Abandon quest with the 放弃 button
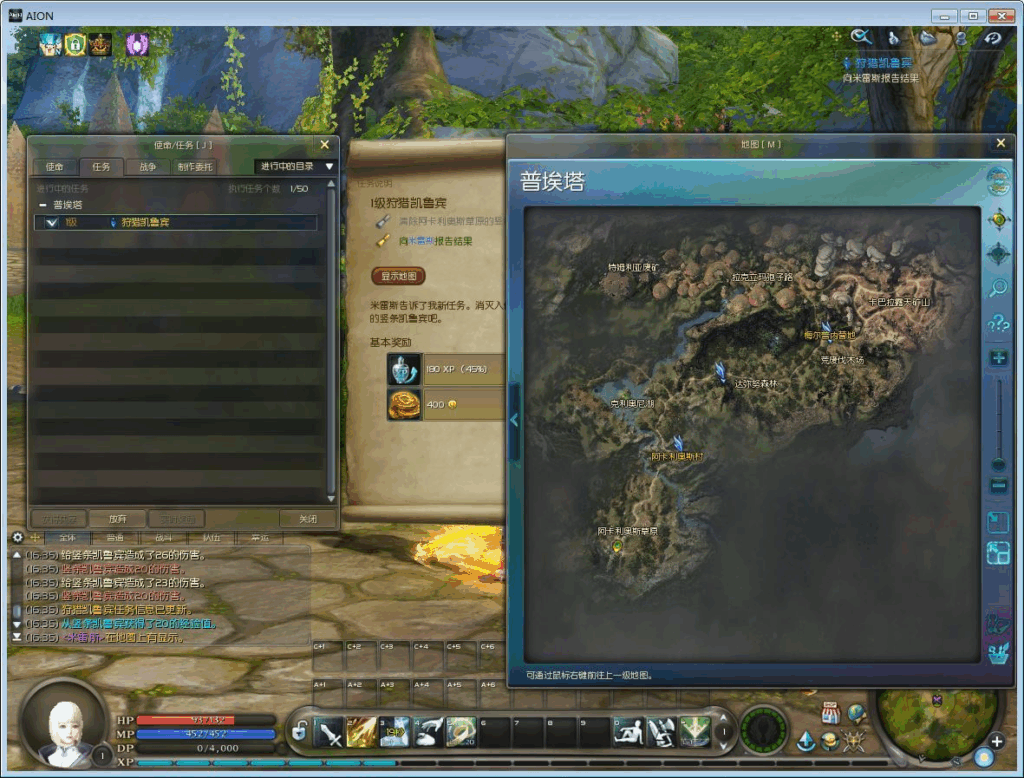 point(117,519)
